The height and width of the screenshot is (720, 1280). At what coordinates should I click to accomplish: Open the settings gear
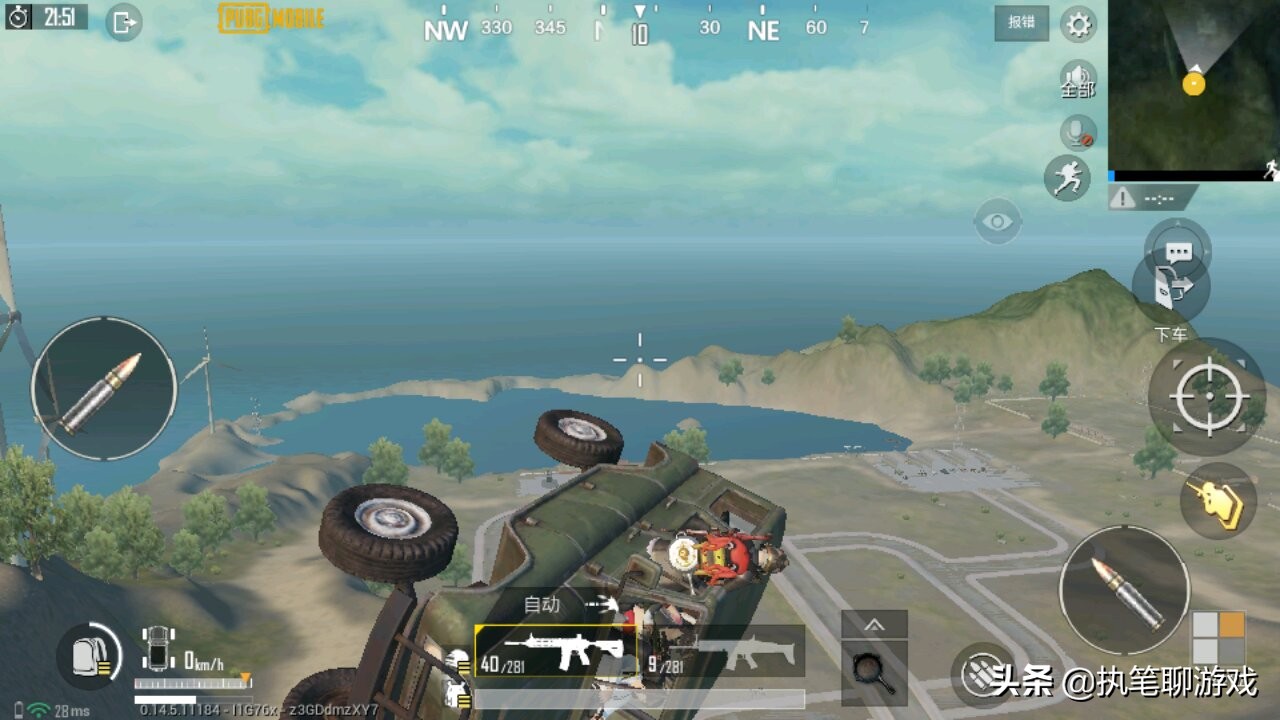[1078, 24]
